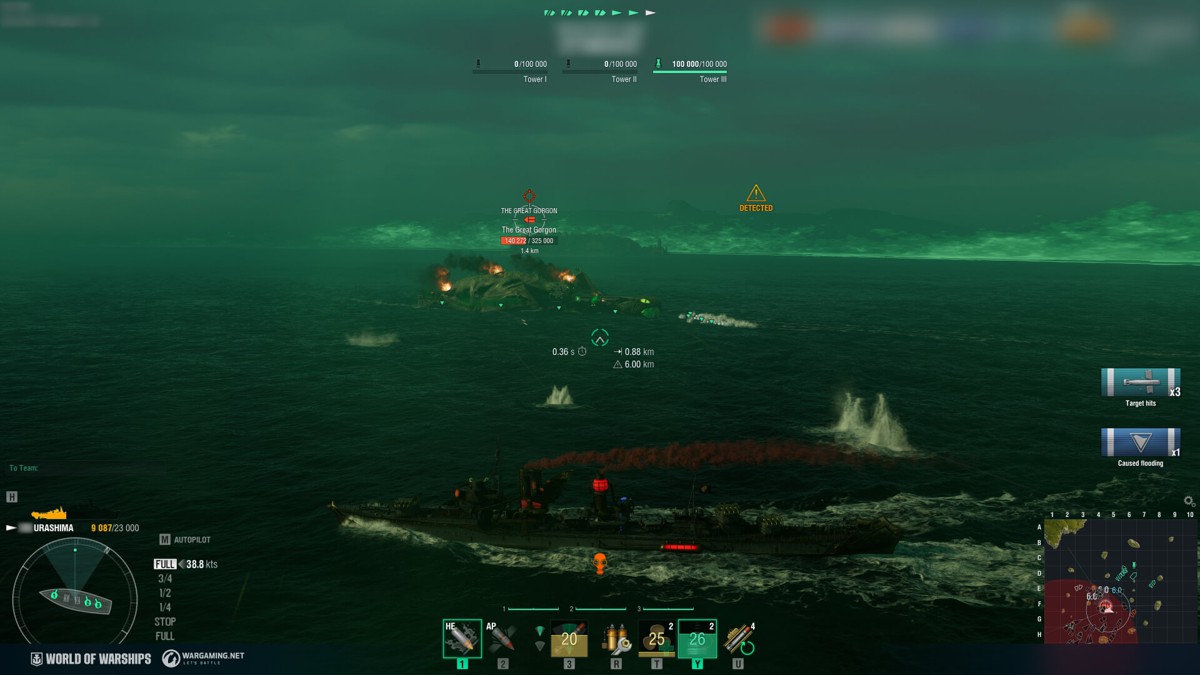This screenshot has height=675, width=1200.
Task: Click the Target hits ribbon
Action: 1140,383
